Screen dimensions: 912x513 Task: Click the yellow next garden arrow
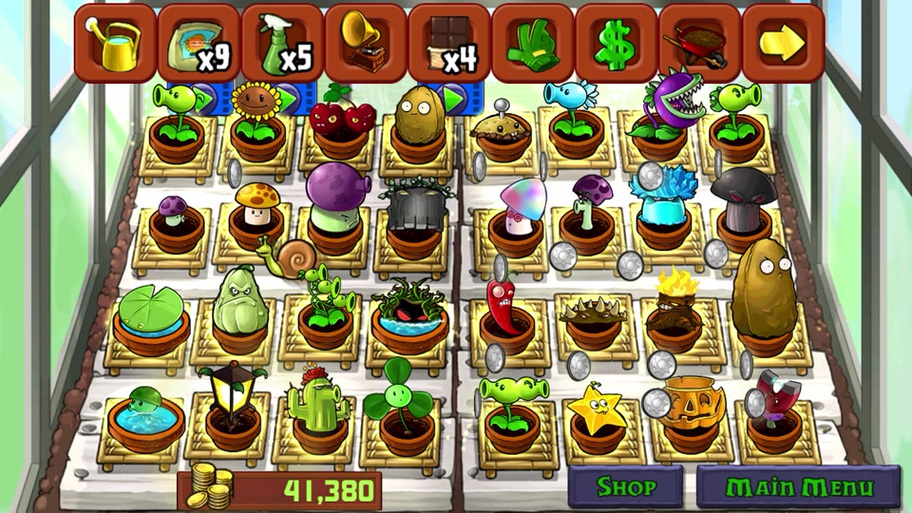[x=782, y=42]
